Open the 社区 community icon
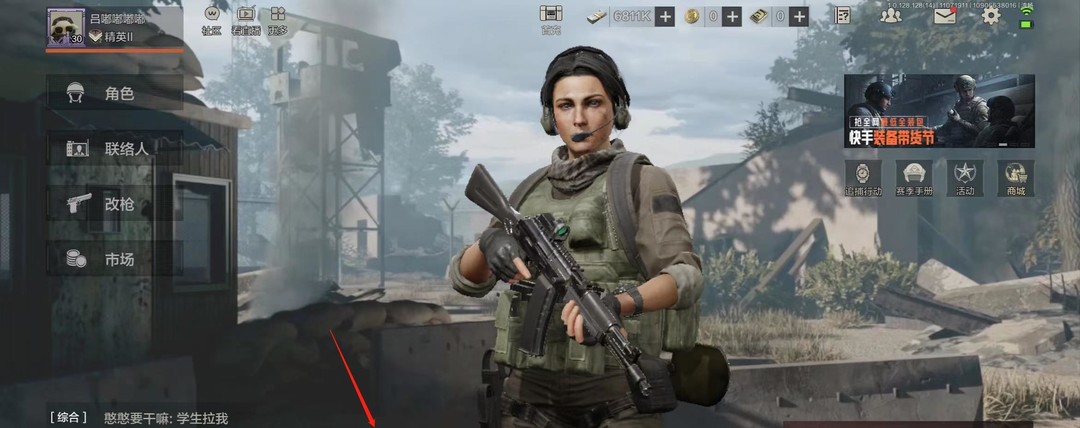This screenshot has width=1080, height=428. (212, 17)
